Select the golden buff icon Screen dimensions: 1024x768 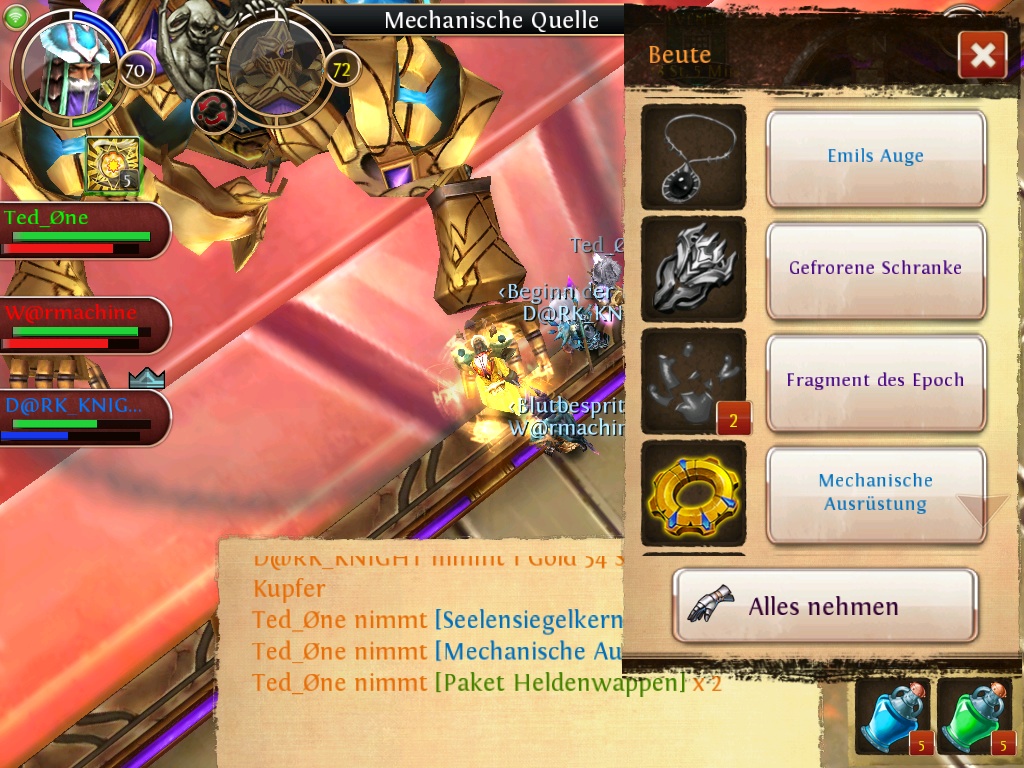[112, 165]
